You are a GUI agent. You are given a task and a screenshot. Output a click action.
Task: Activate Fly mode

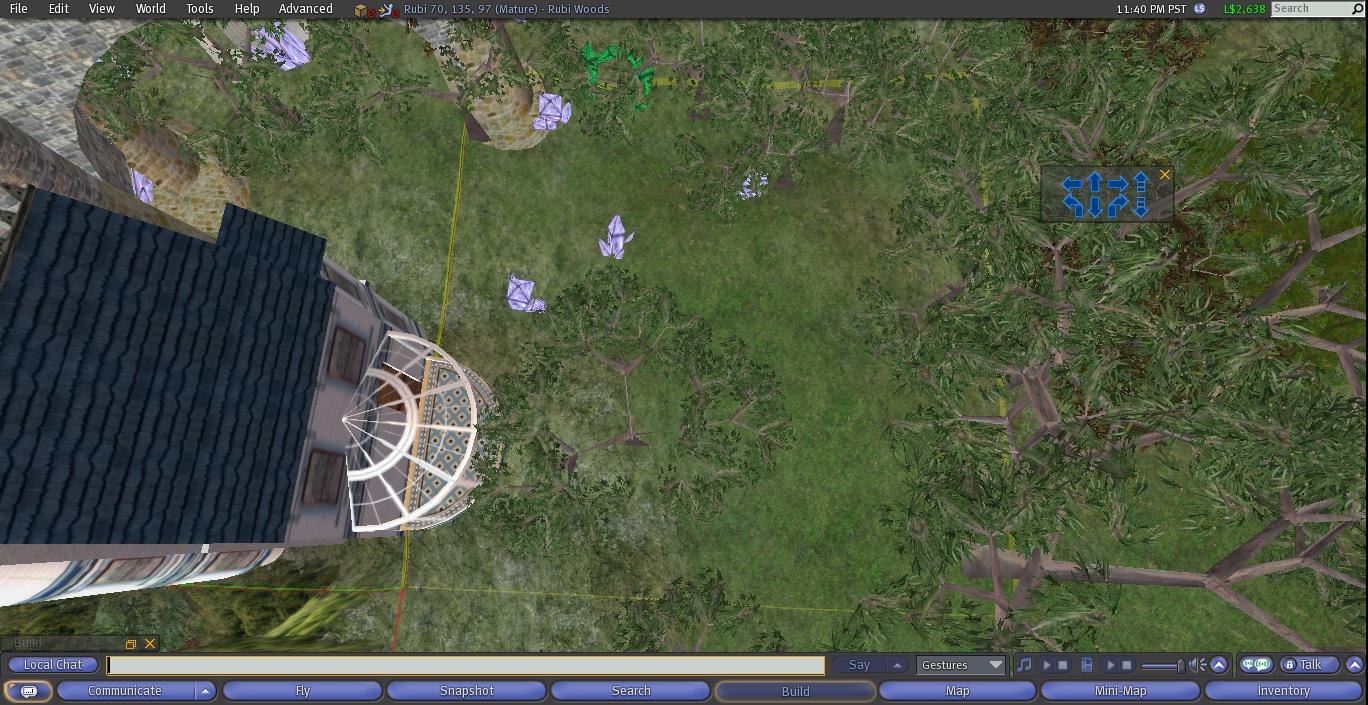pos(302,691)
